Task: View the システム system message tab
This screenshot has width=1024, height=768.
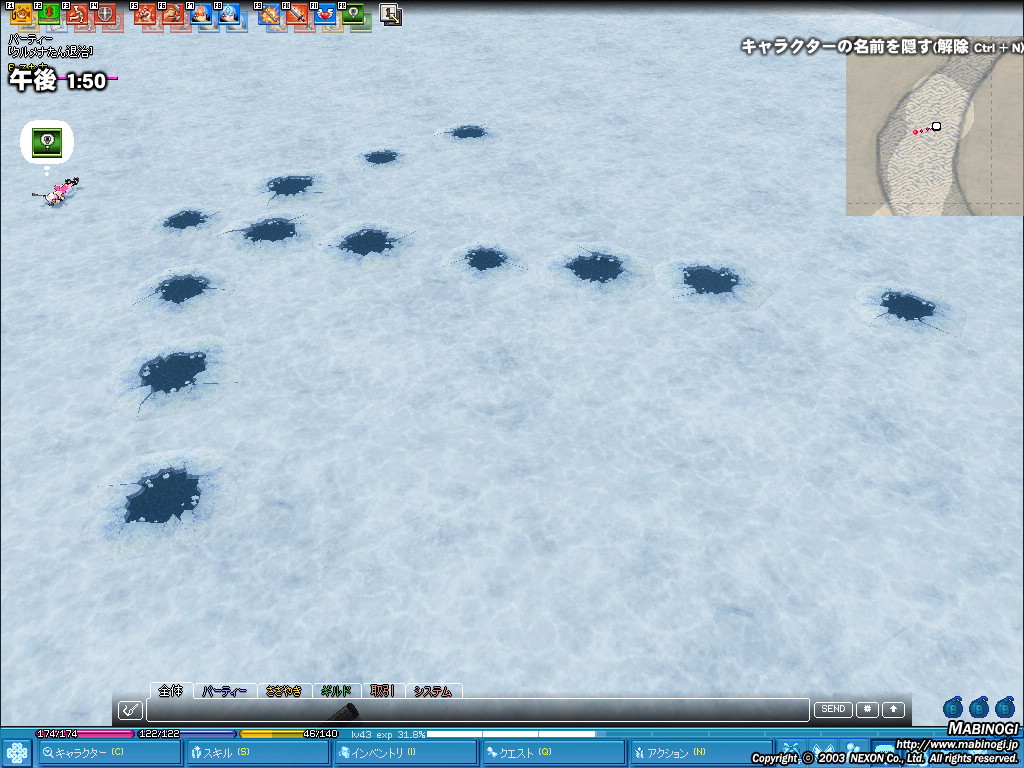Action: click(x=433, y=691)
